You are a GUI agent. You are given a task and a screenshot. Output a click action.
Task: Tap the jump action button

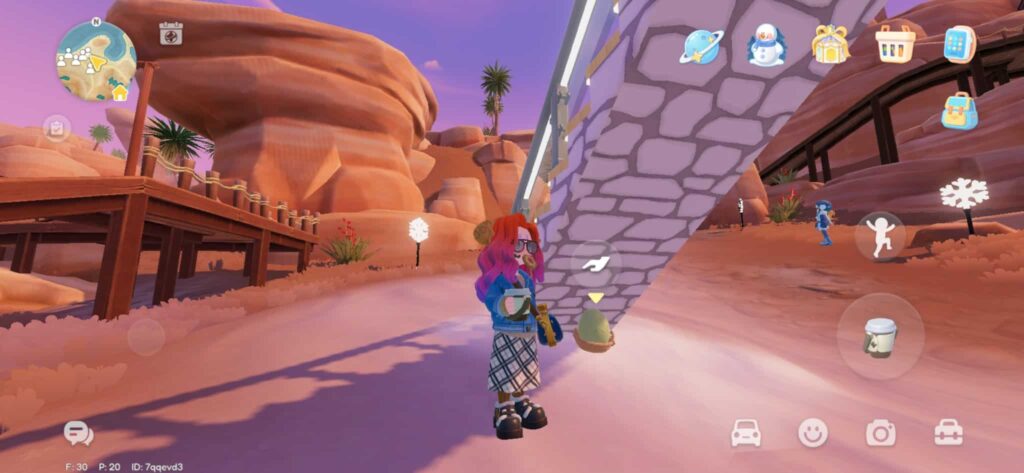(880, 237)
